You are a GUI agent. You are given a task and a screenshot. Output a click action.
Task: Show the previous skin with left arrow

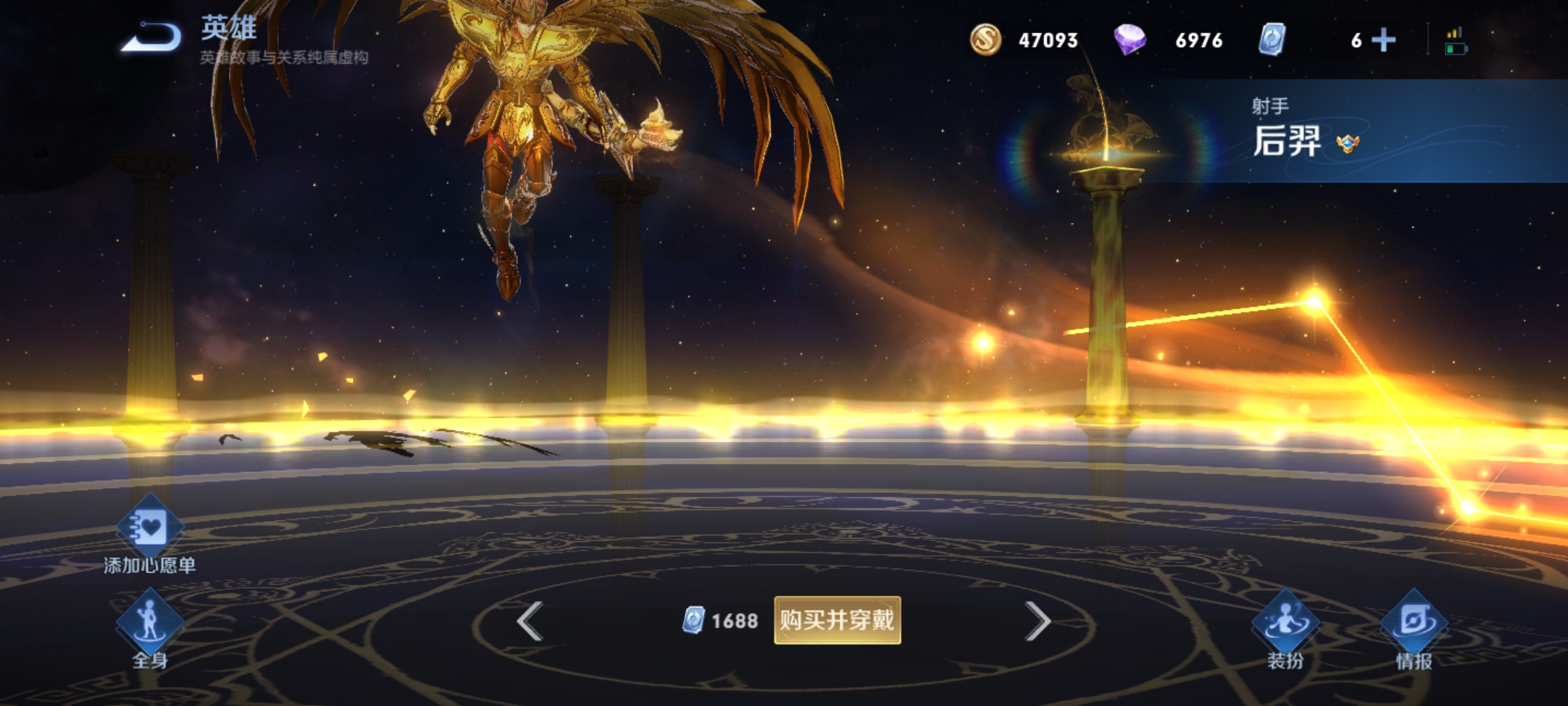(530, 621)
